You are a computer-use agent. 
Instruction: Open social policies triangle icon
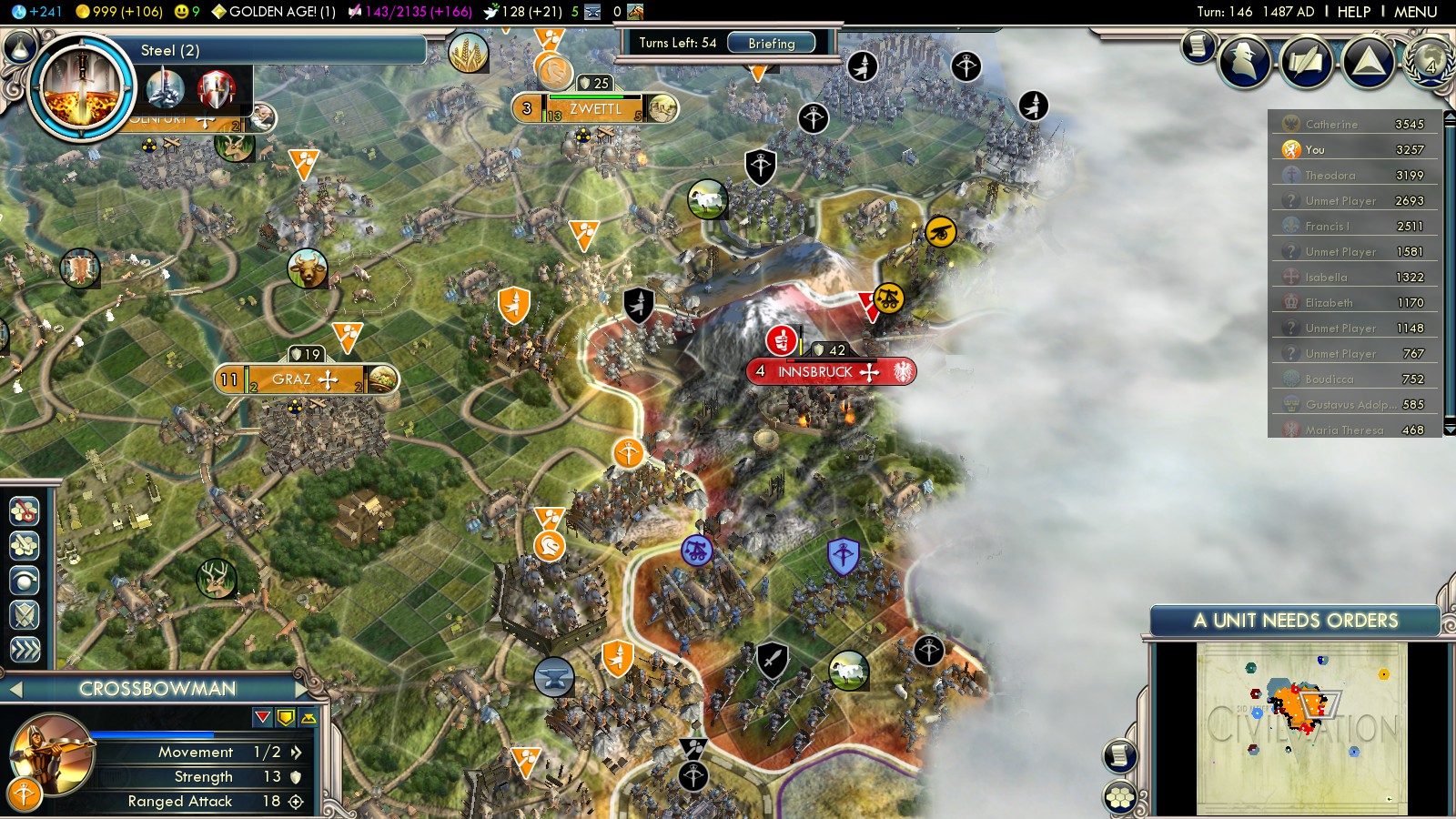[1368, 61]
